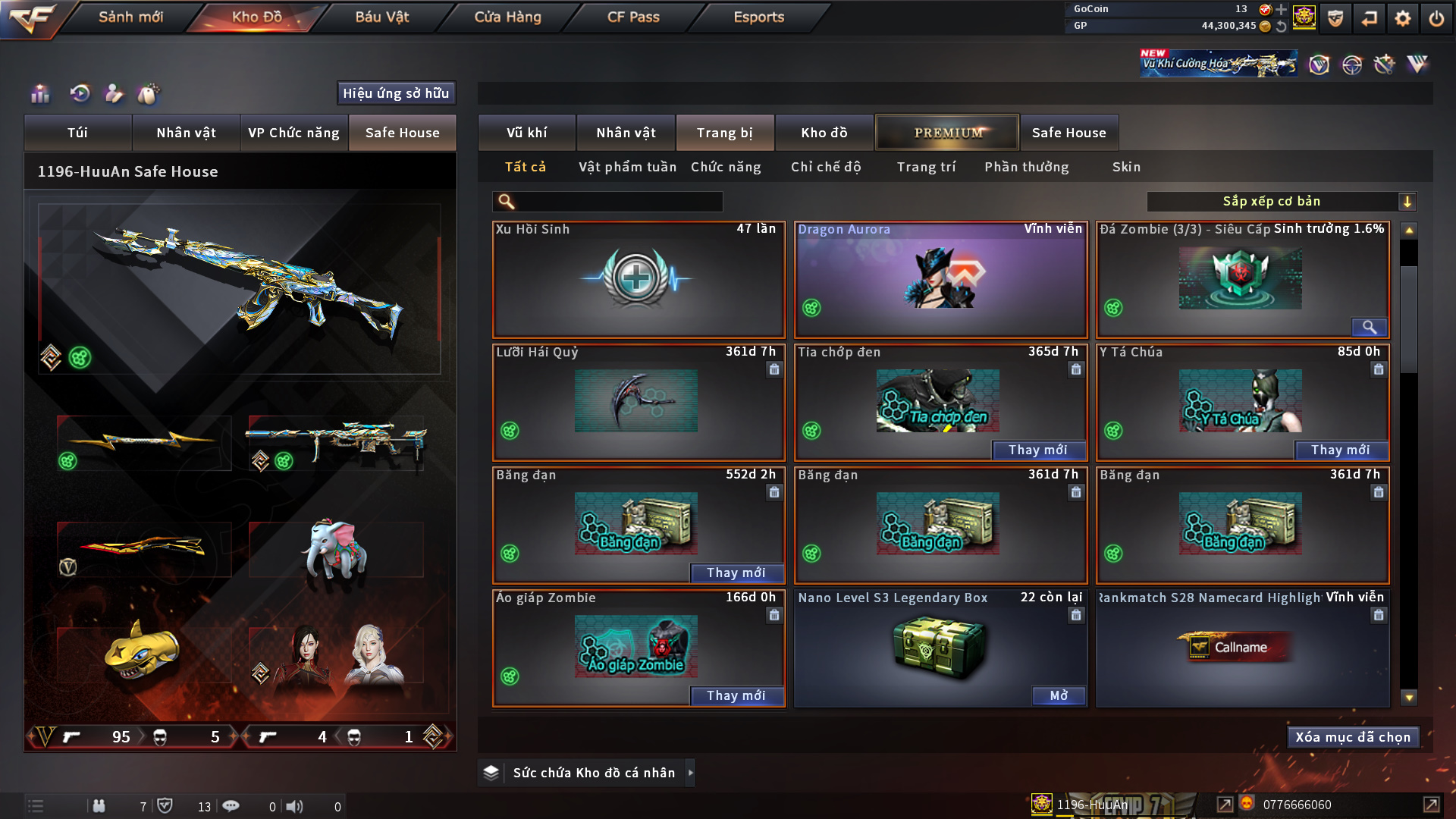Go to the Esports tab
The width and height of the screenshot is (1456, 819).
pos(758,17)
